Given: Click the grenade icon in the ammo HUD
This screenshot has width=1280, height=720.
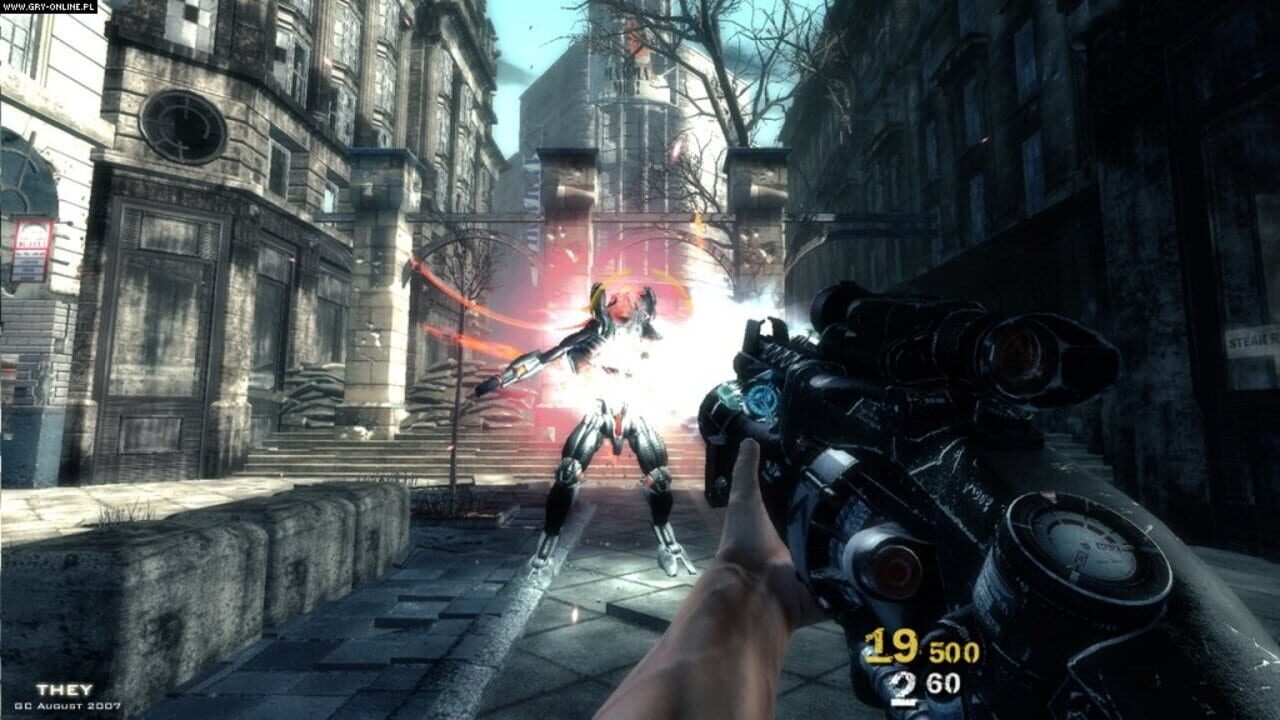Looking at the screenshot, I should tap(900, 681).
